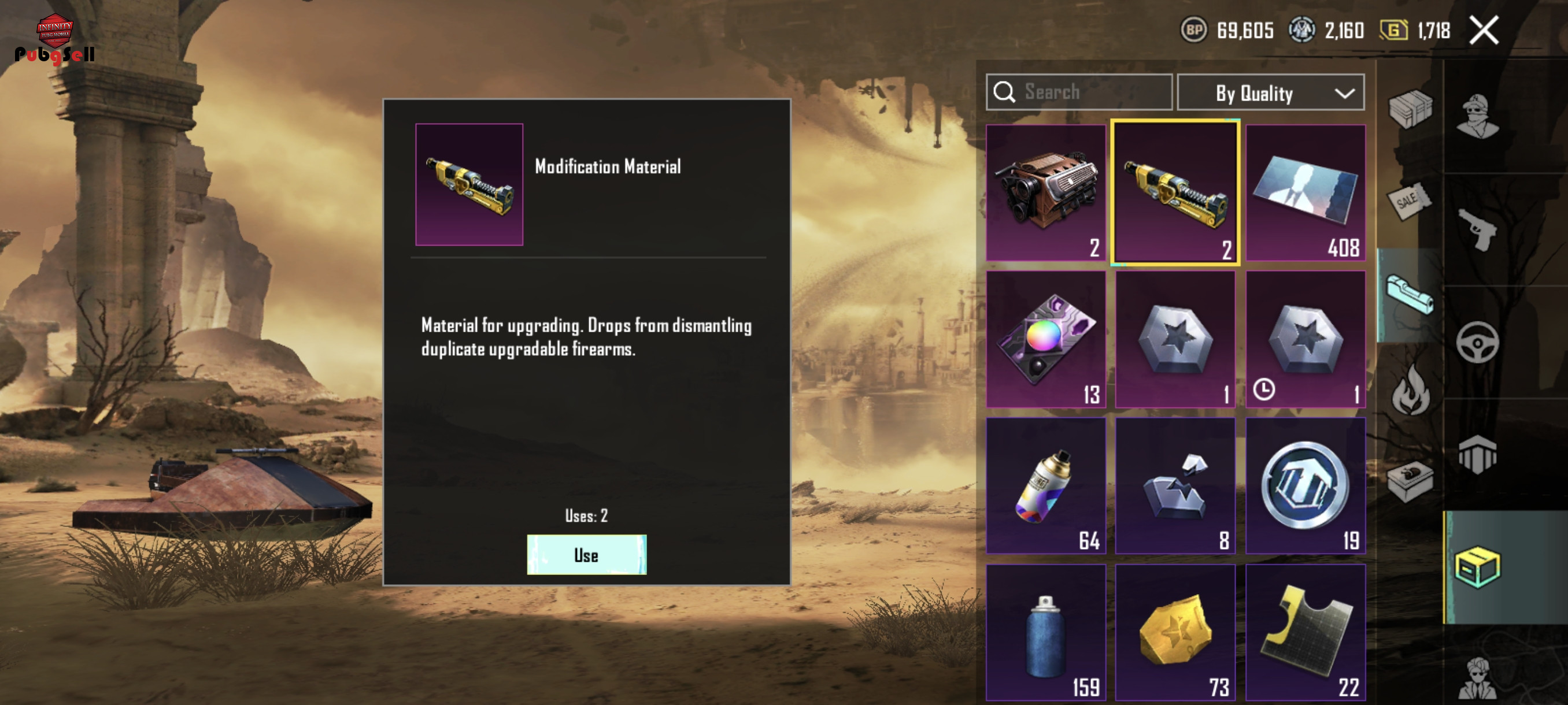This screenshot has height=705, width=1568.
Task: Select the blue spray can slot
Action: [1046, 633]
